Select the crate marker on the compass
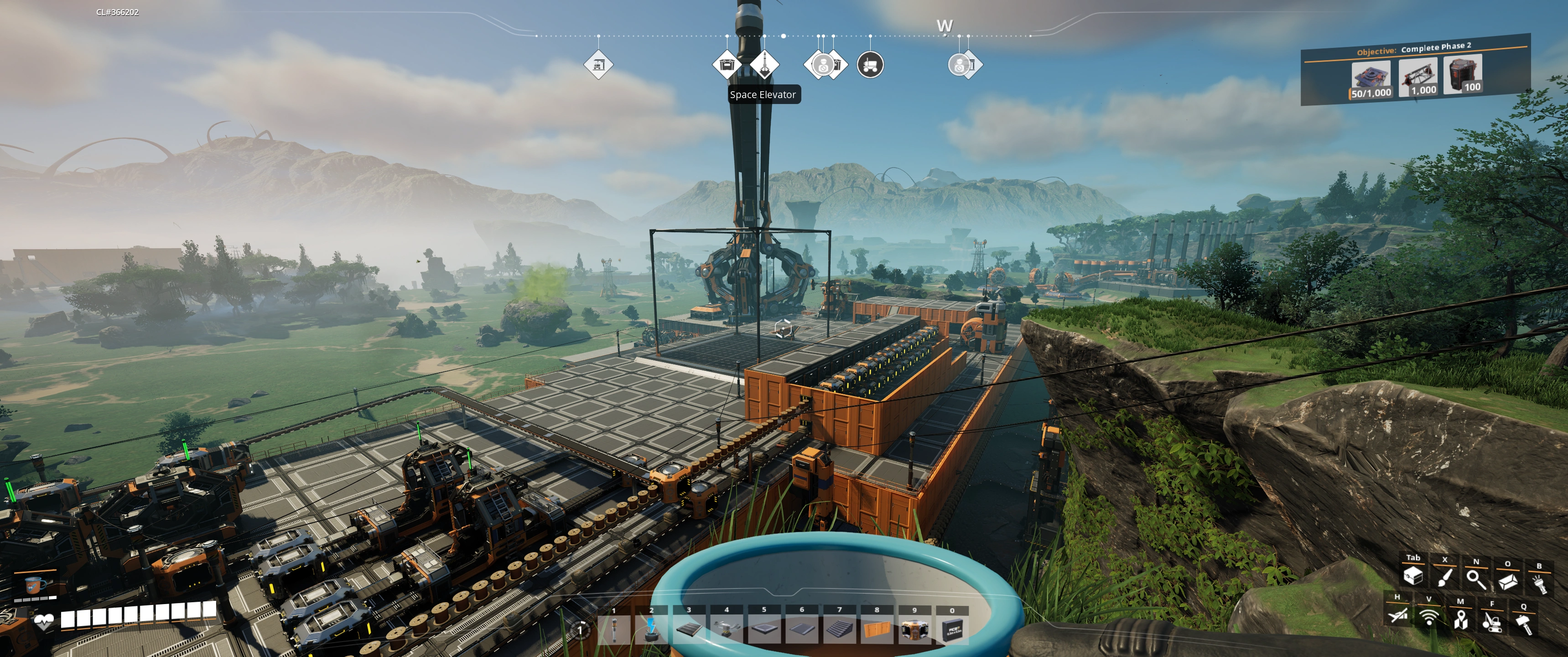The width and height of the screenshot is (1568, 657). 727,64
